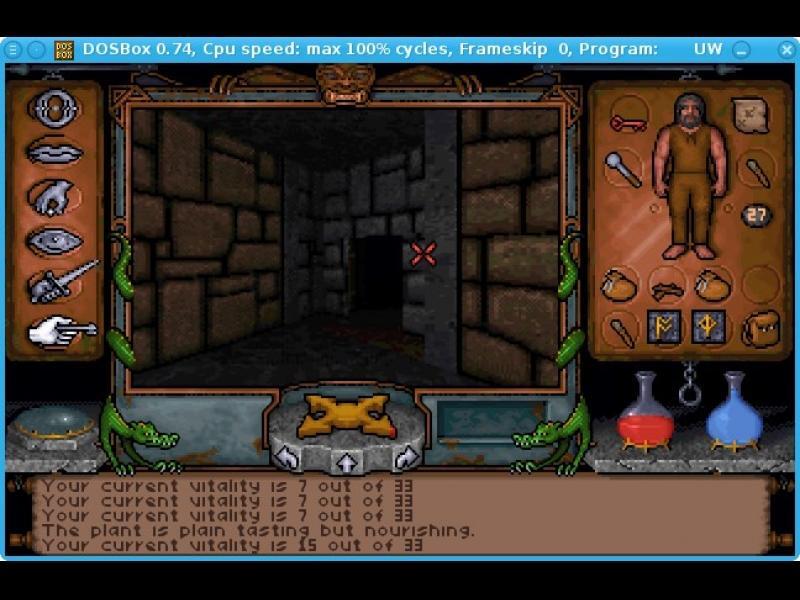Click the character paperdoll figure
The image size is (800, 600).
[688, 175]
